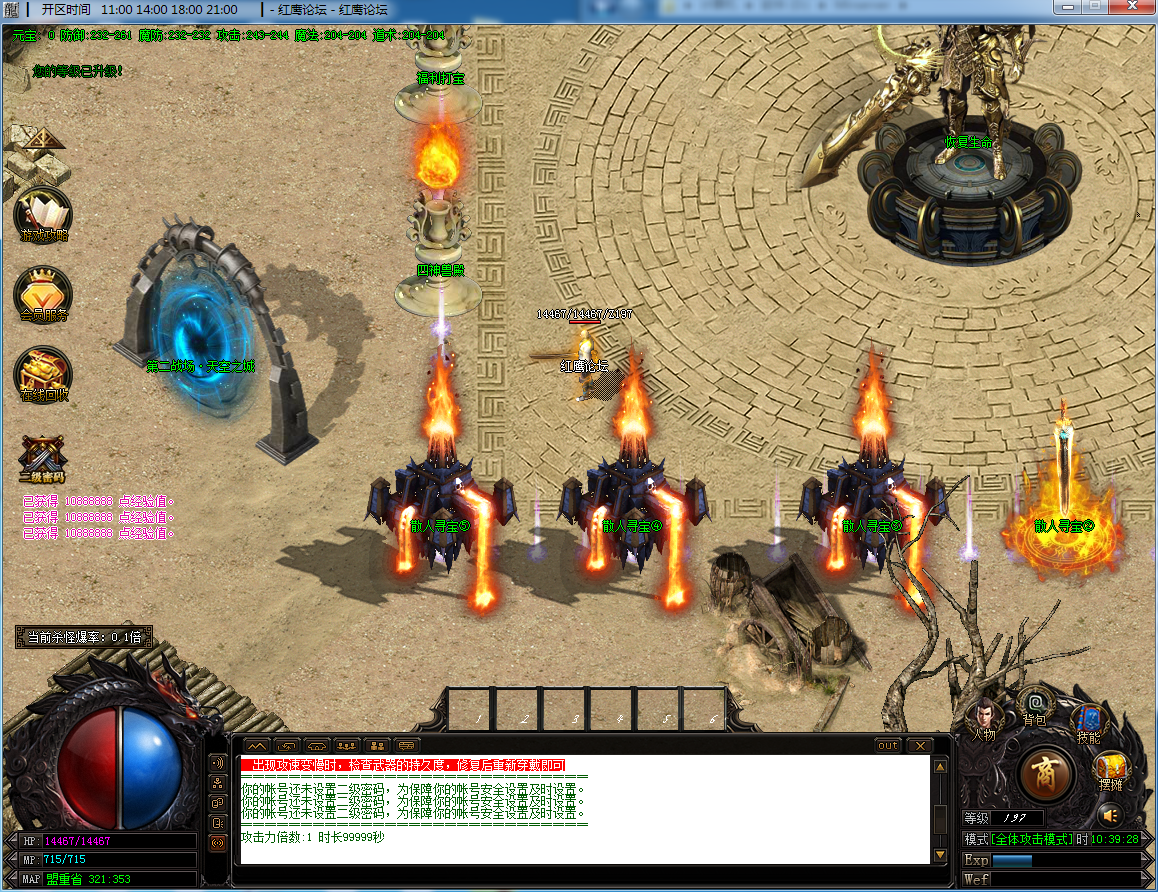The image size is (1158, 892).
Task: Open the 商 shop round button
Action: (1046, 772)
